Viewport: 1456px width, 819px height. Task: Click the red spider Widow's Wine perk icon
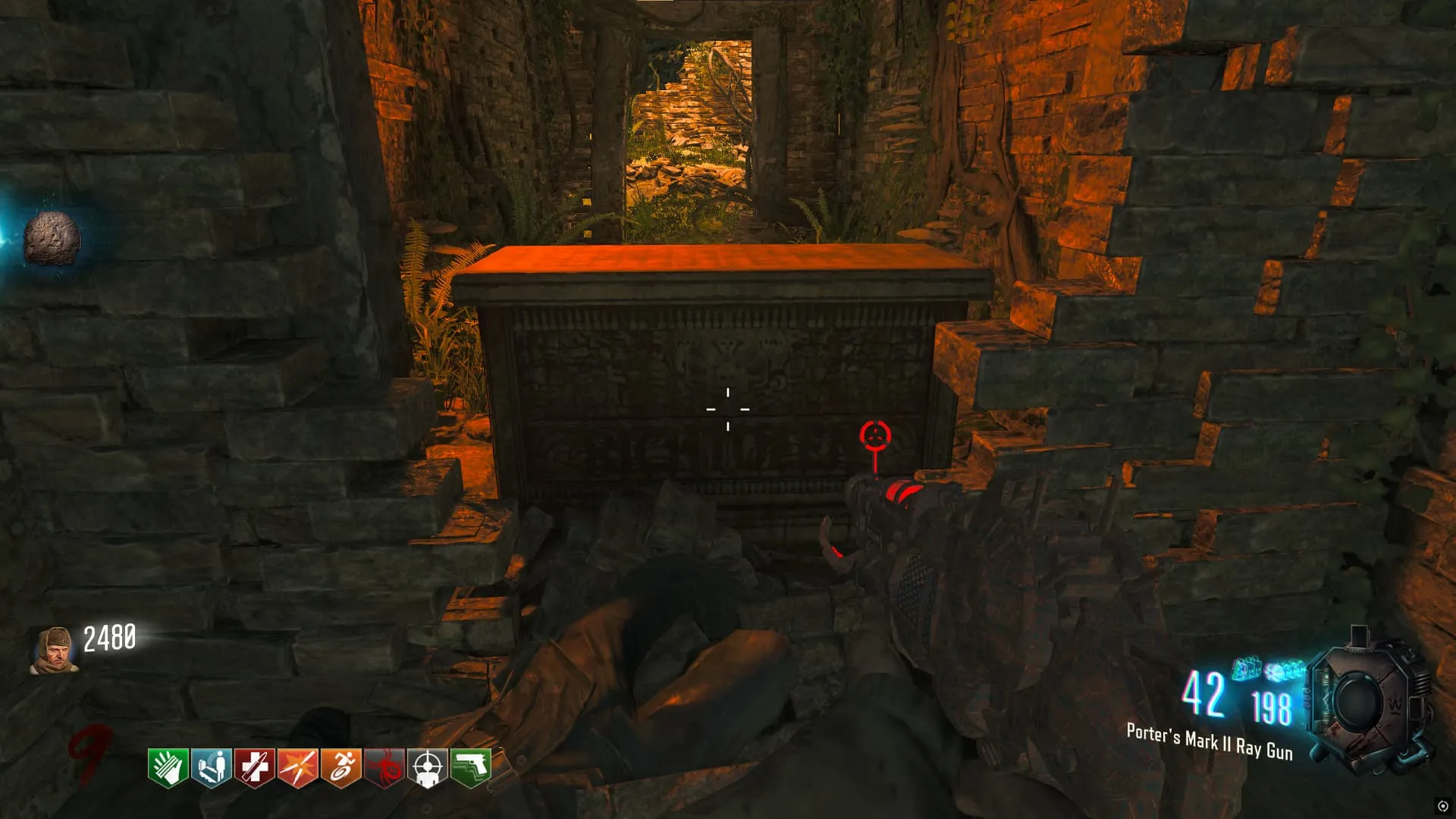[384, 767]
